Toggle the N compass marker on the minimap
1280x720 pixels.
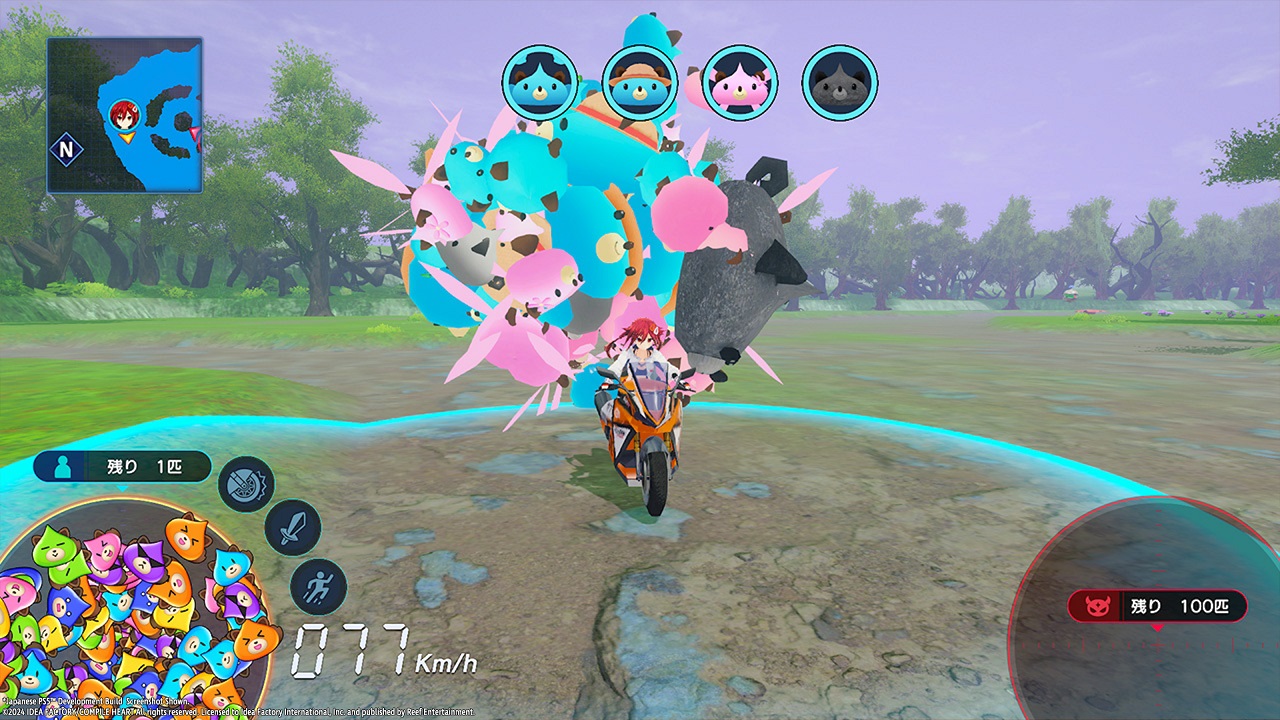65,148
